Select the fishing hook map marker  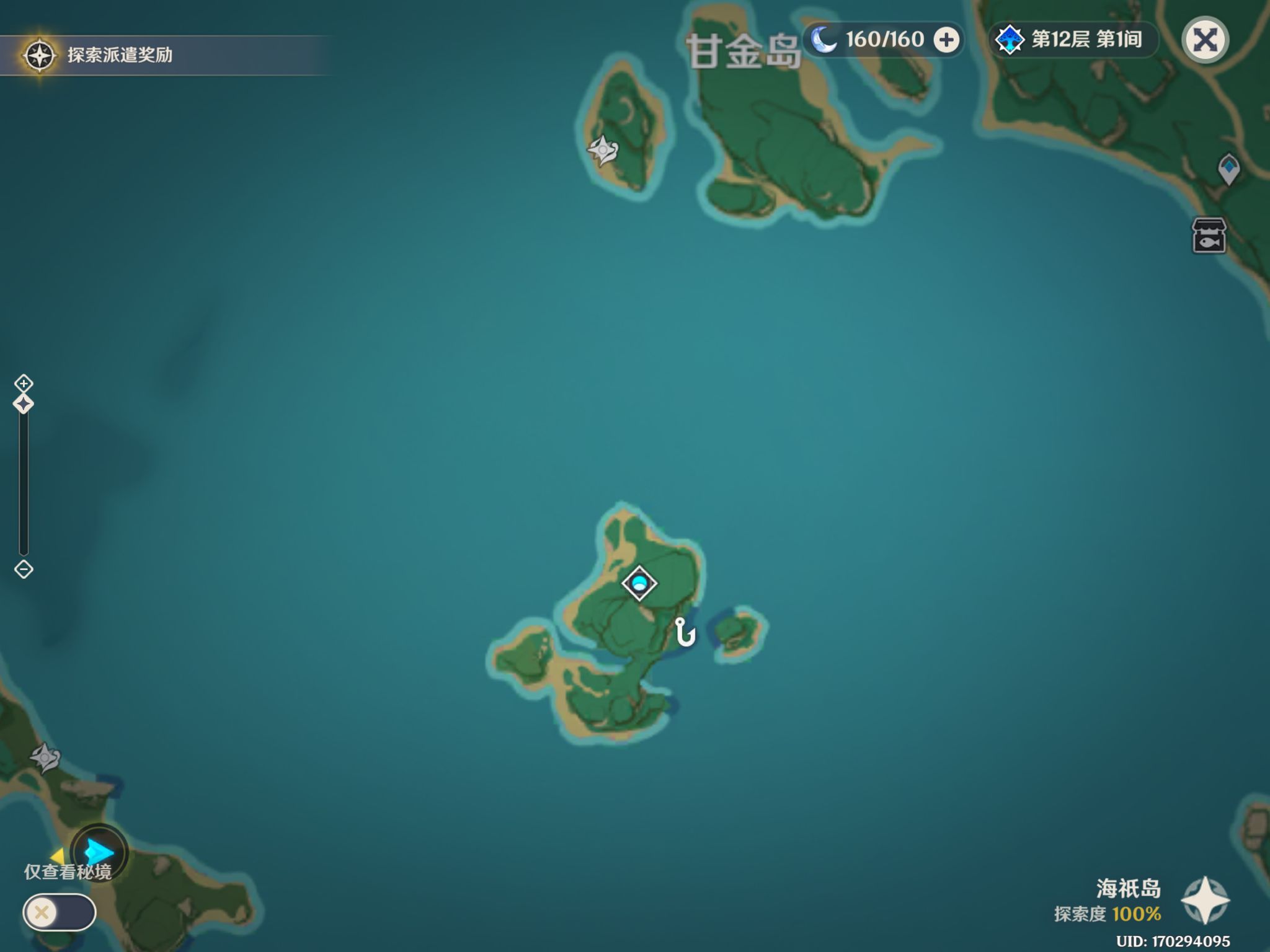[685, 633]
